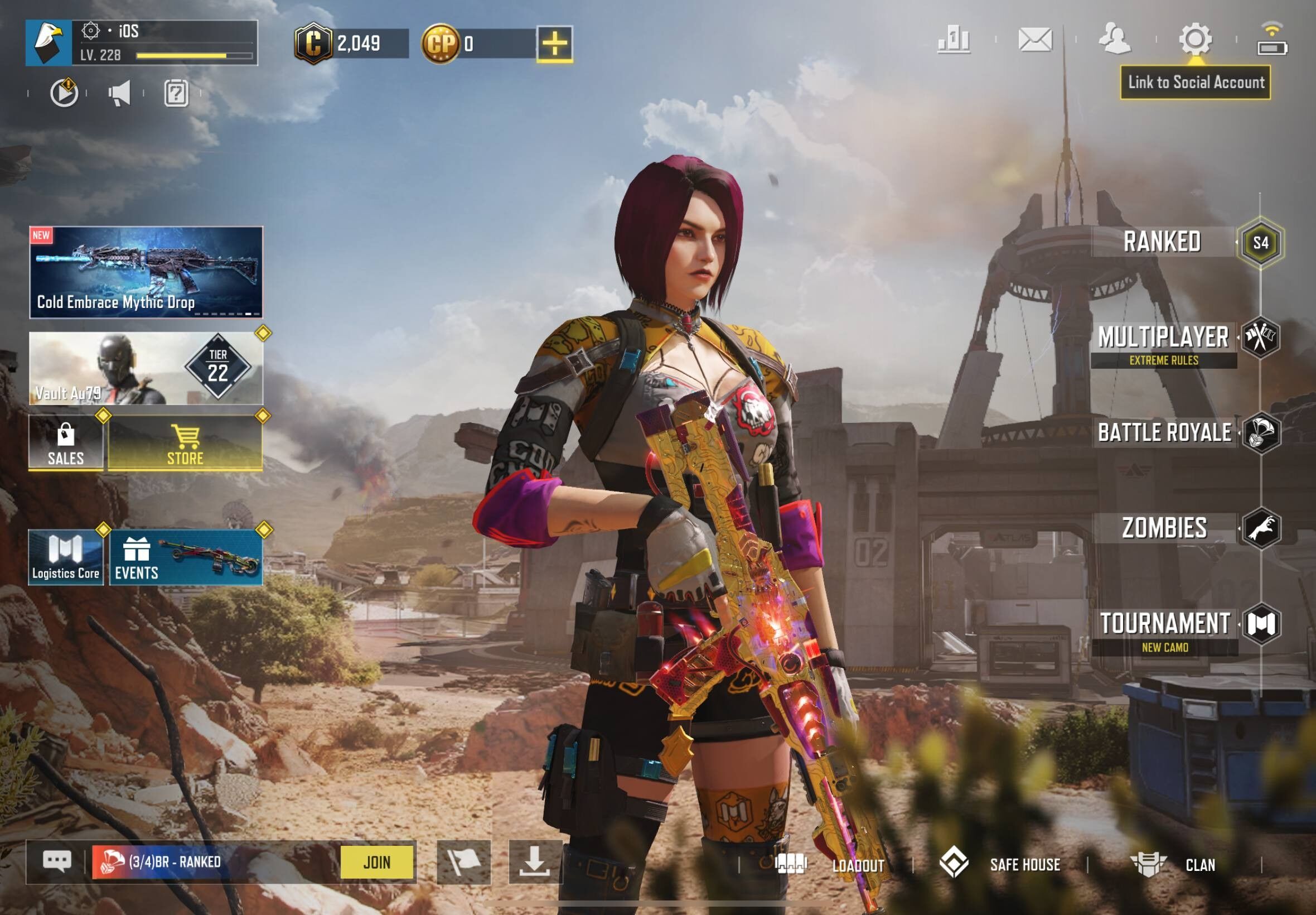Screen dimensions: 1316x915
Task: Open the Vault Au79 battle pass tile
Action: coord(146,368)
